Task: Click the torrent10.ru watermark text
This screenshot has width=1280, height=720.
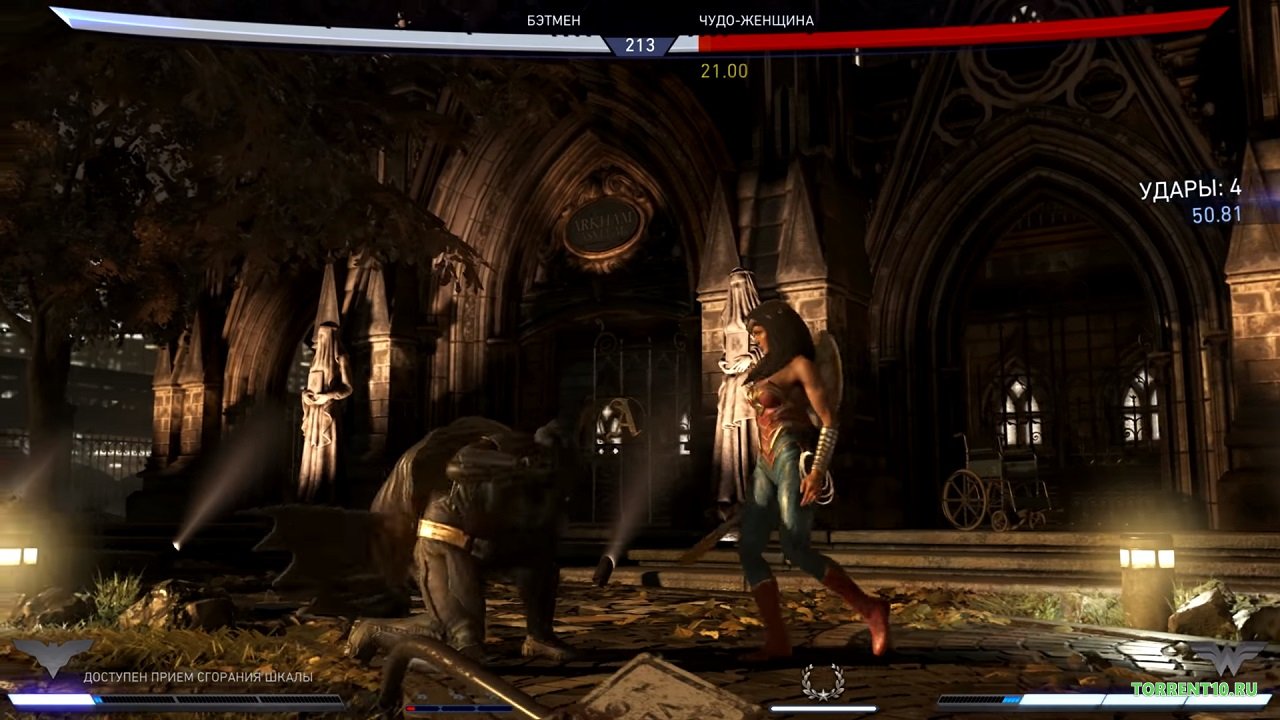Action: (x=1194, y=688)
